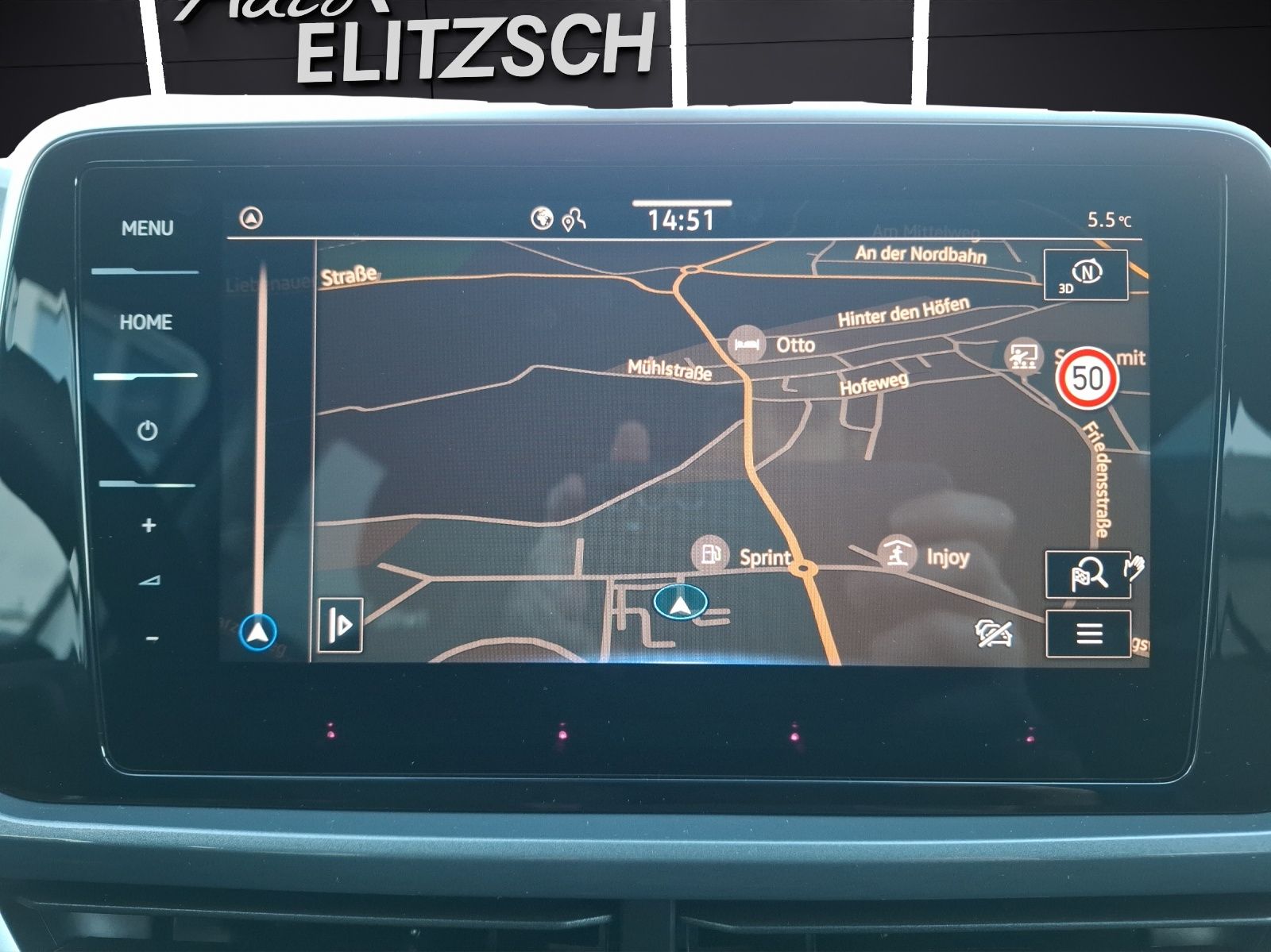
Task: Toggle 2D/3D view via the map orientation button
Action: tap(1085, 275)
